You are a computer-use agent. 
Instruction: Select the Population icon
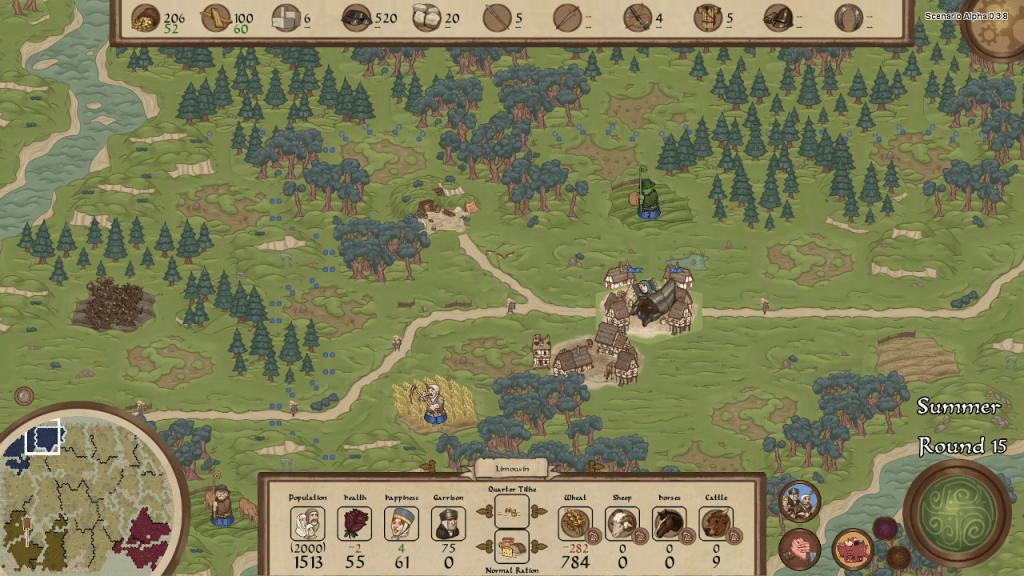point(307,523)
